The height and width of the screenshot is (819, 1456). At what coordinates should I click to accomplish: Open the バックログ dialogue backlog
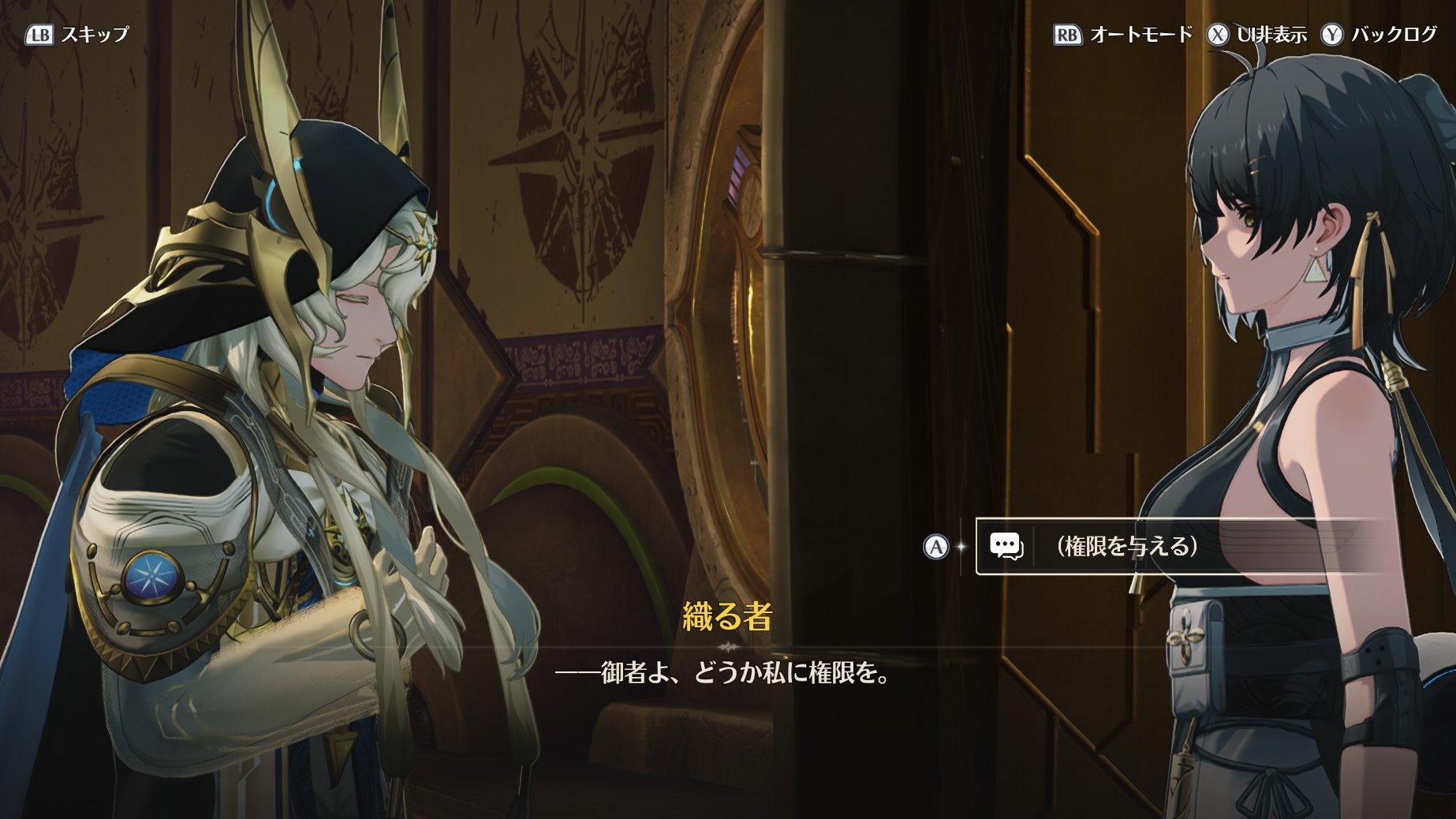(1380, 35)
